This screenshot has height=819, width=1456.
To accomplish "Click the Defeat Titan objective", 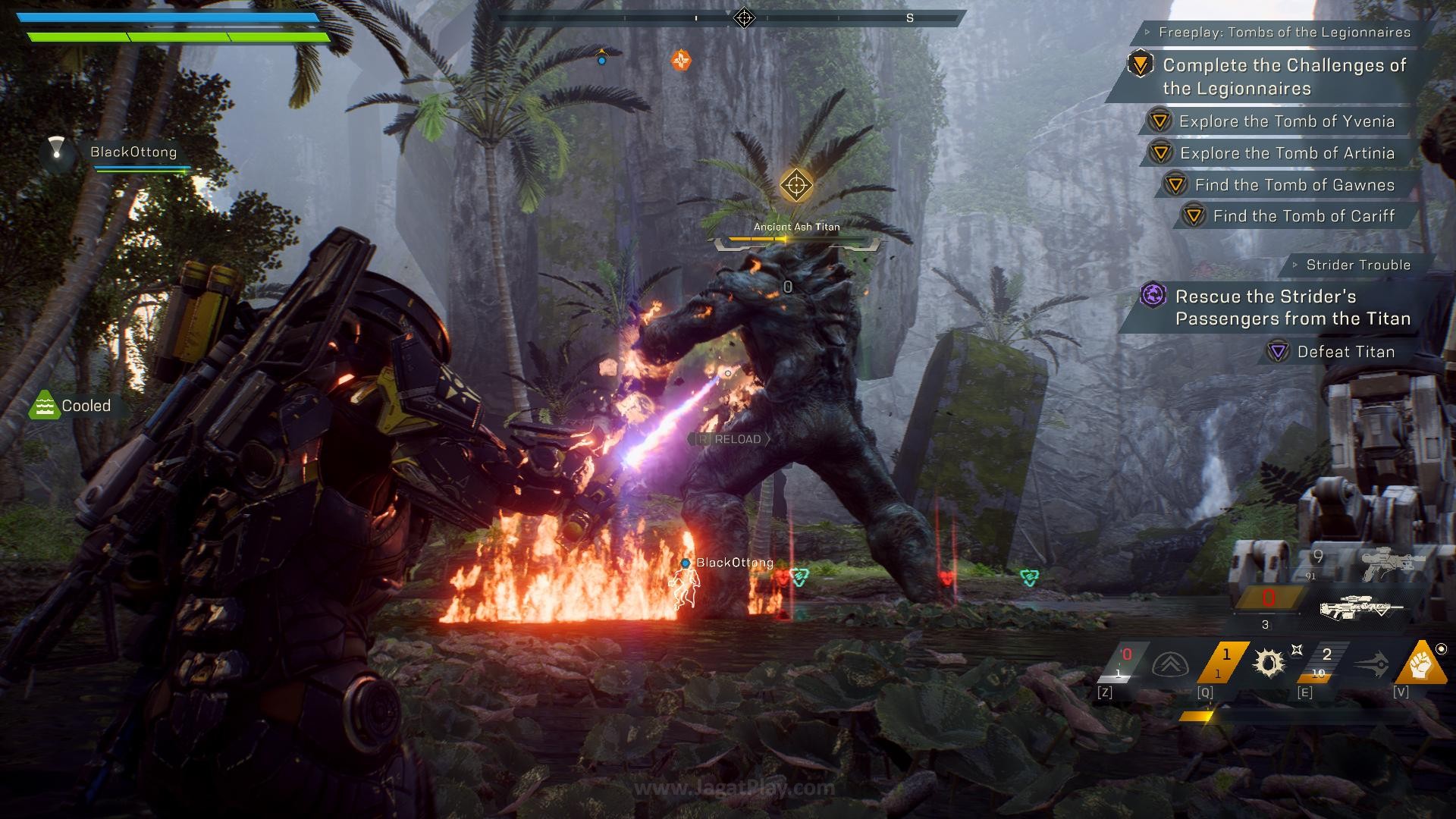I will tap(1345, 352).
